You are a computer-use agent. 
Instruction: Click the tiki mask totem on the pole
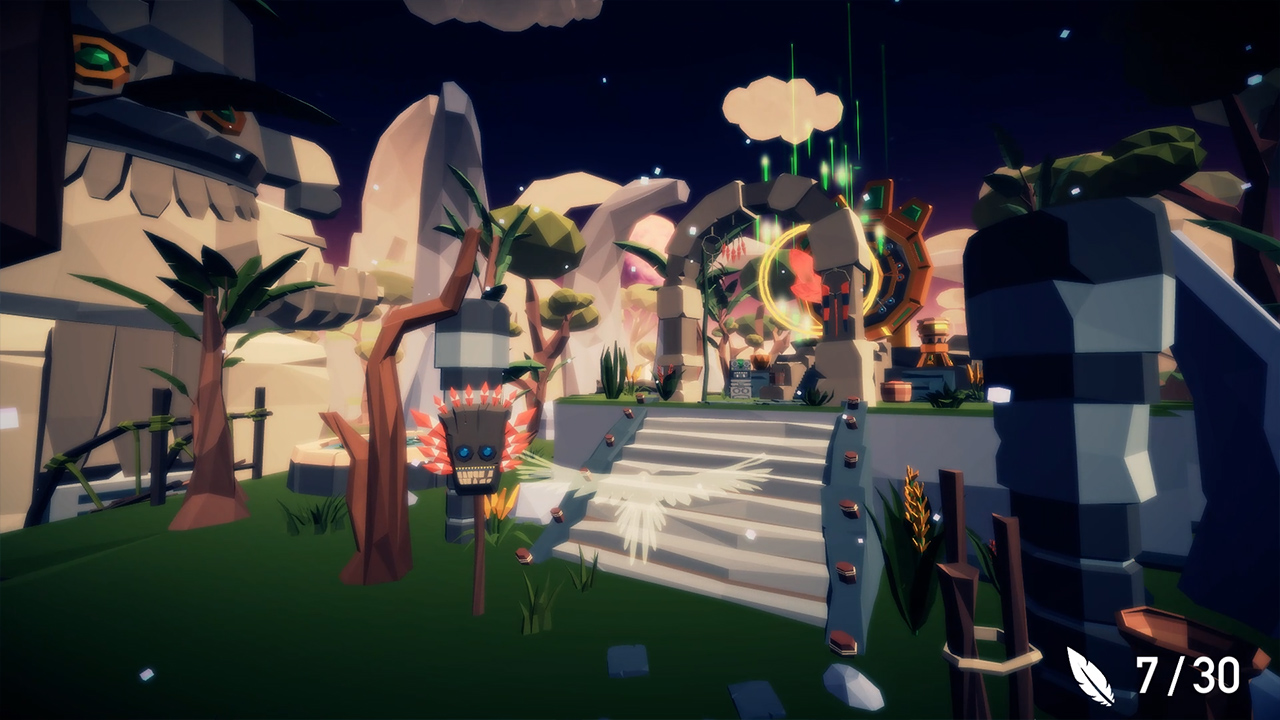tap(475, 460)
